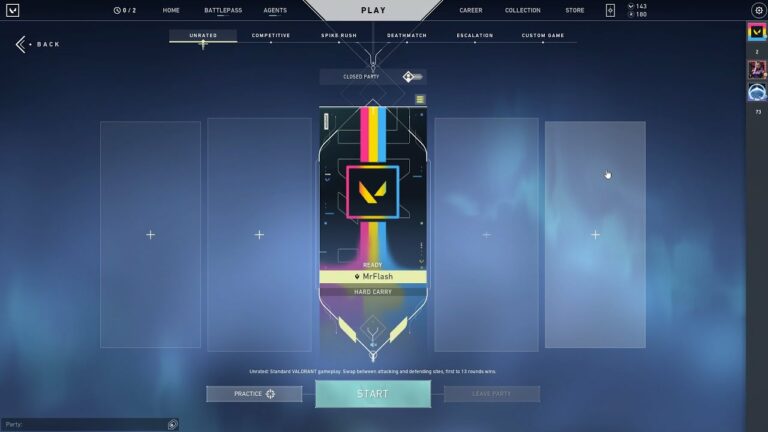This screenshot has width=768, height=432.
Task: Open the Home menu
Action: pos(171,10)
